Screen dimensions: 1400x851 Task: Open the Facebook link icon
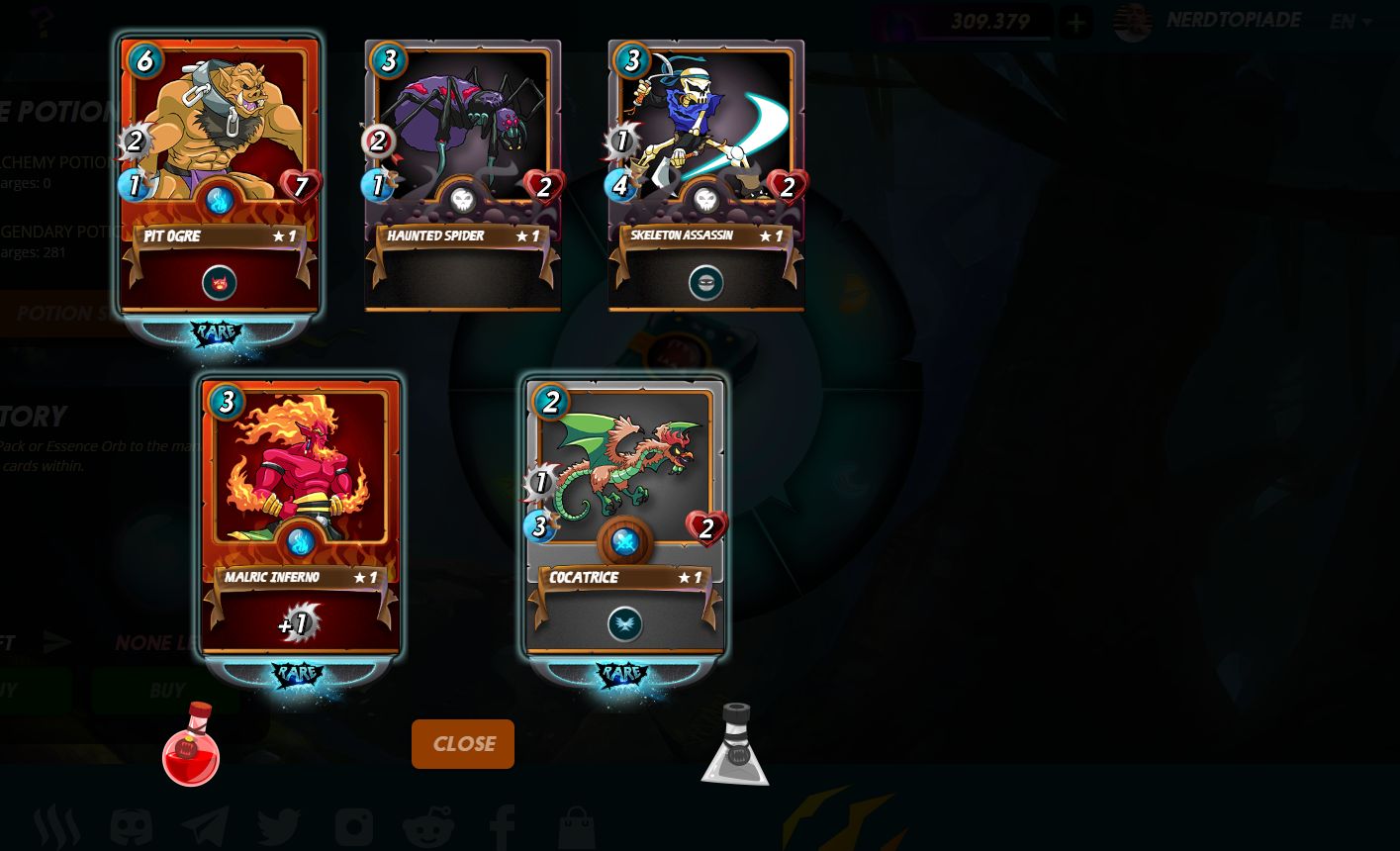[502, 826]
